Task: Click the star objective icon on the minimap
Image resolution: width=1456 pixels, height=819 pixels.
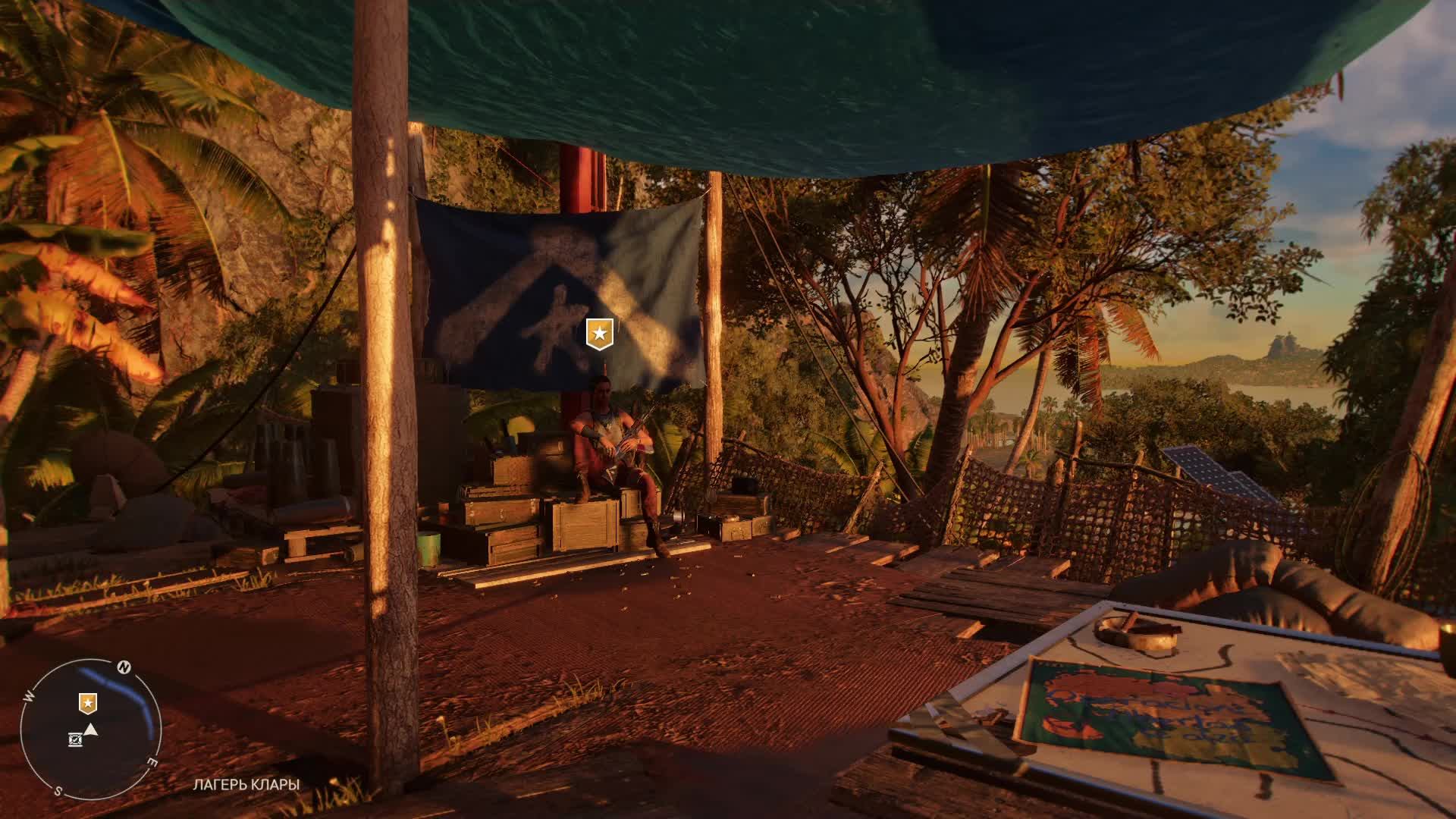Action: tap(88, 703)
